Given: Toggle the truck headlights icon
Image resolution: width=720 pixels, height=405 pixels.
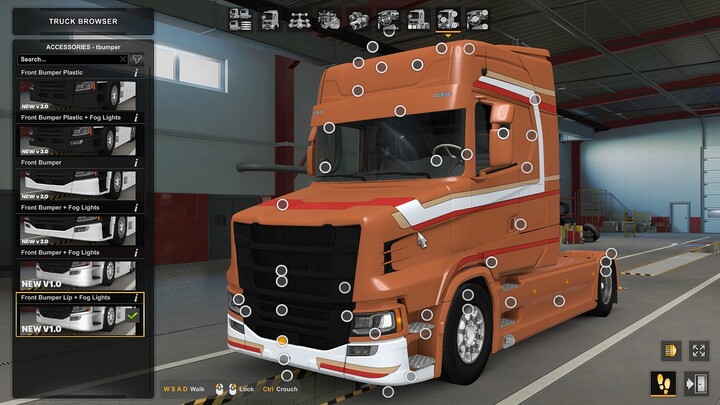Looking at the screenshot, I should 669,351.
